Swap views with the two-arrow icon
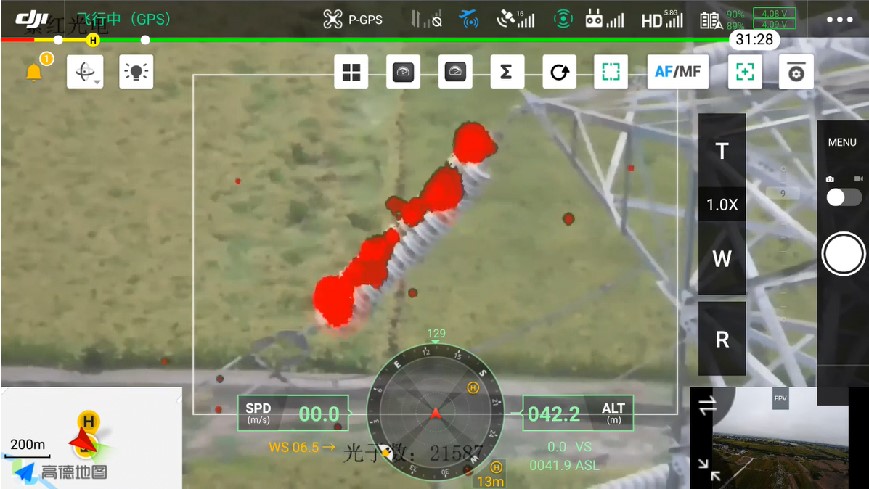 click(708, 405)
